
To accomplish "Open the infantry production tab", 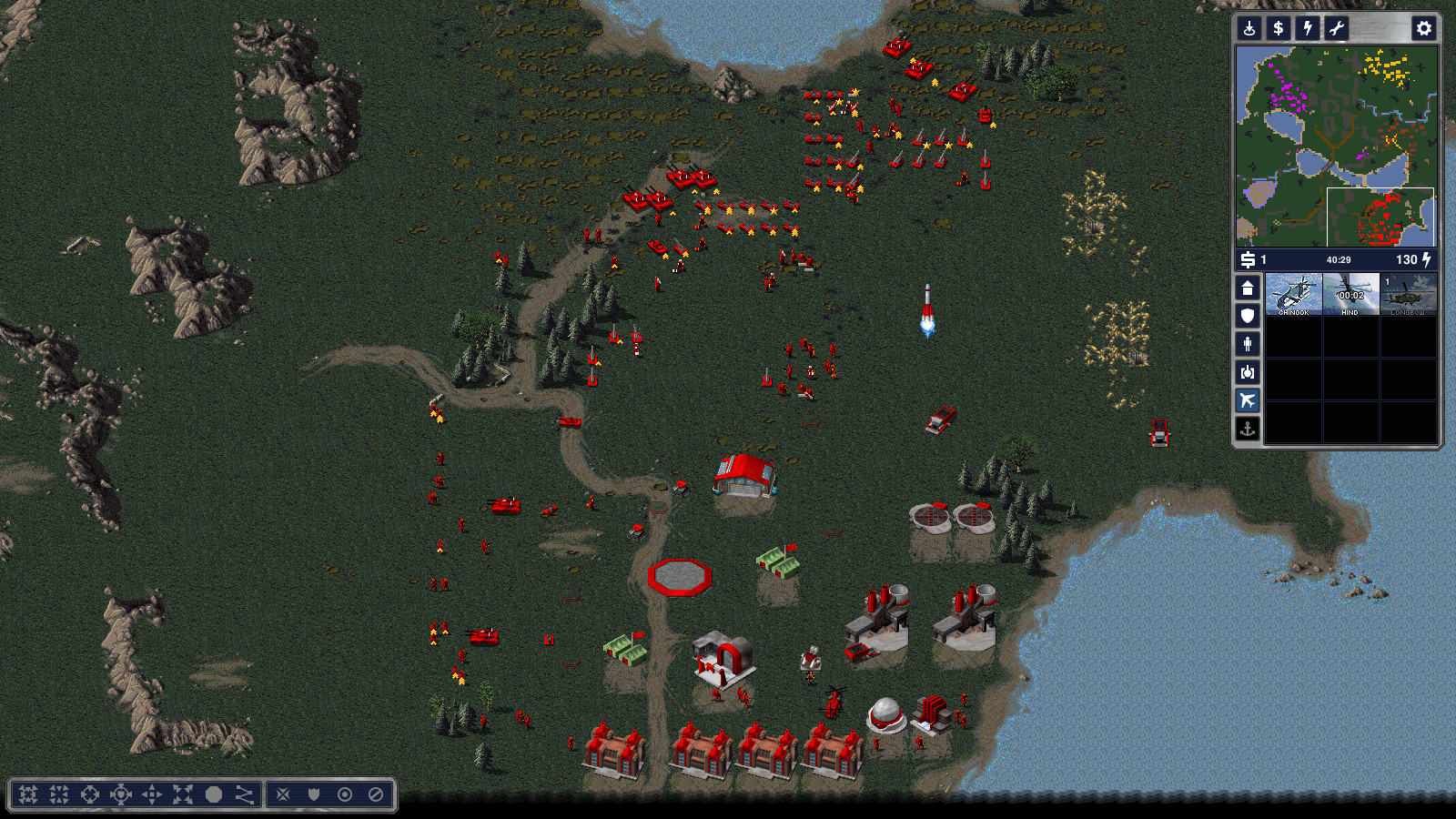I will pos(1248,344).
